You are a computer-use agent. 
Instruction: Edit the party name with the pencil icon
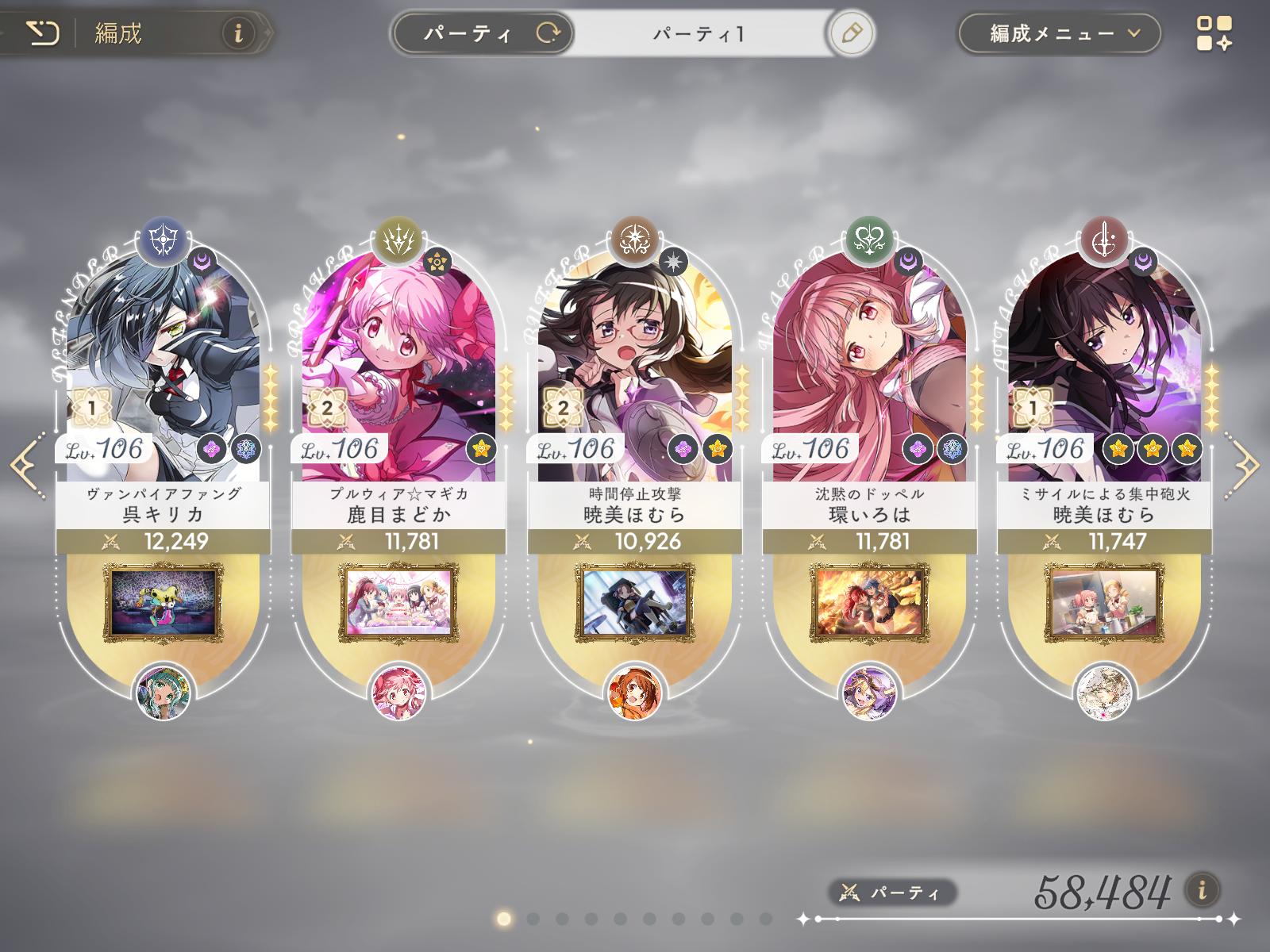pyautogui.click(x=851, y=33)
